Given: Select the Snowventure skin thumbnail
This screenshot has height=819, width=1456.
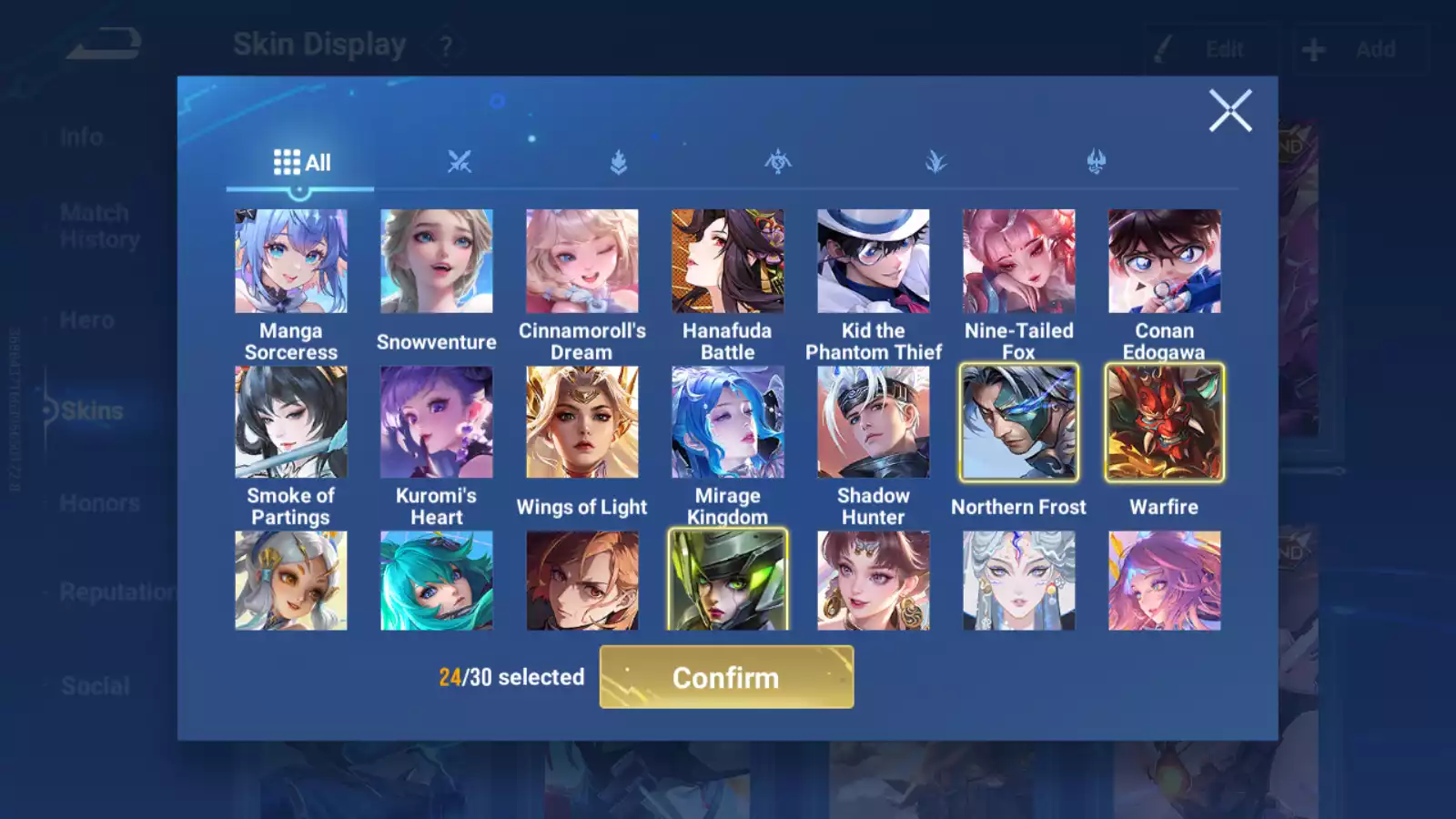Looking at the screenshot, I should point(437,261).
